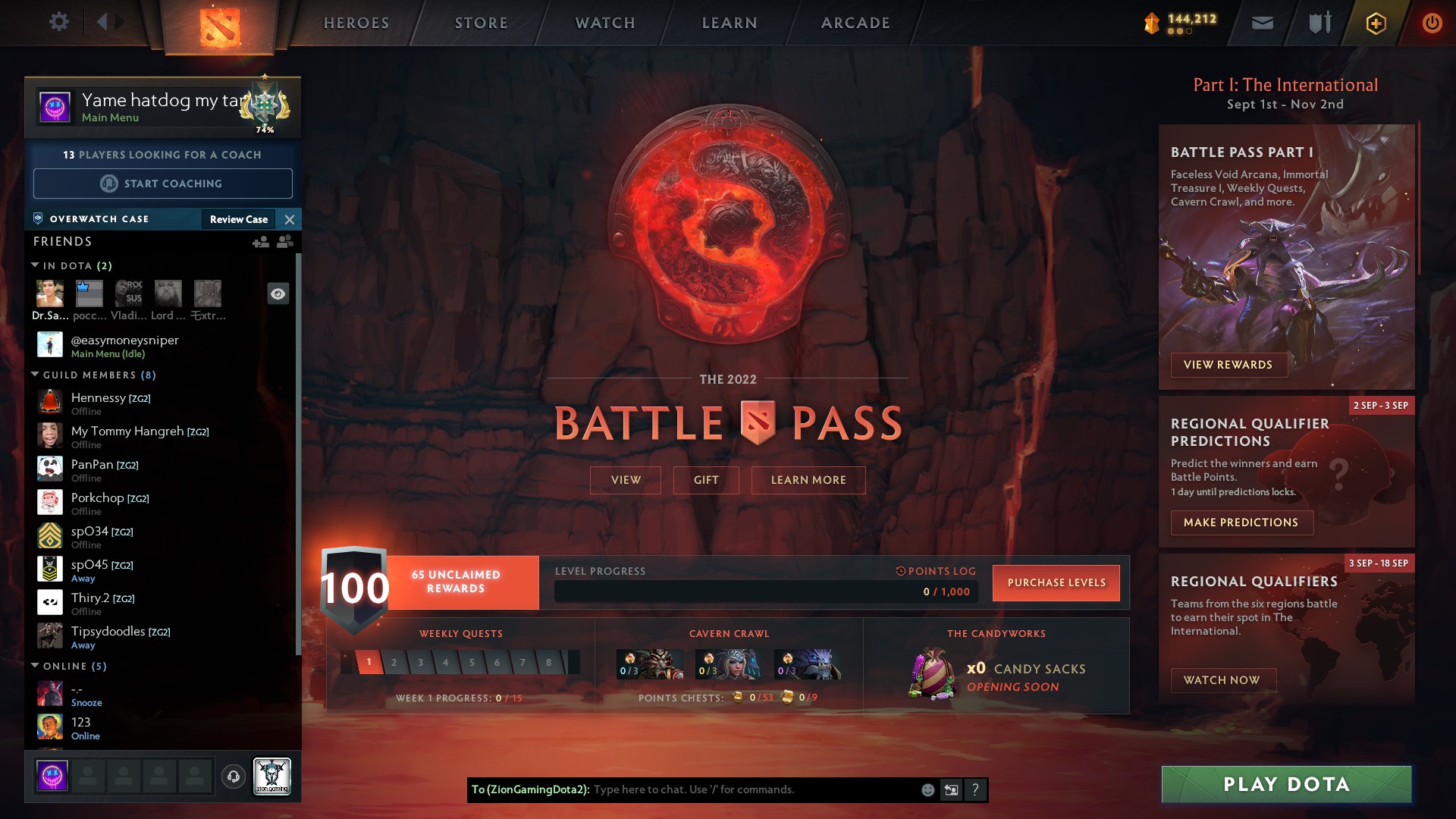1456x819 pixels.
Task: Open Dota Plus hexagon plus icon
Action: pos(1375,22)
